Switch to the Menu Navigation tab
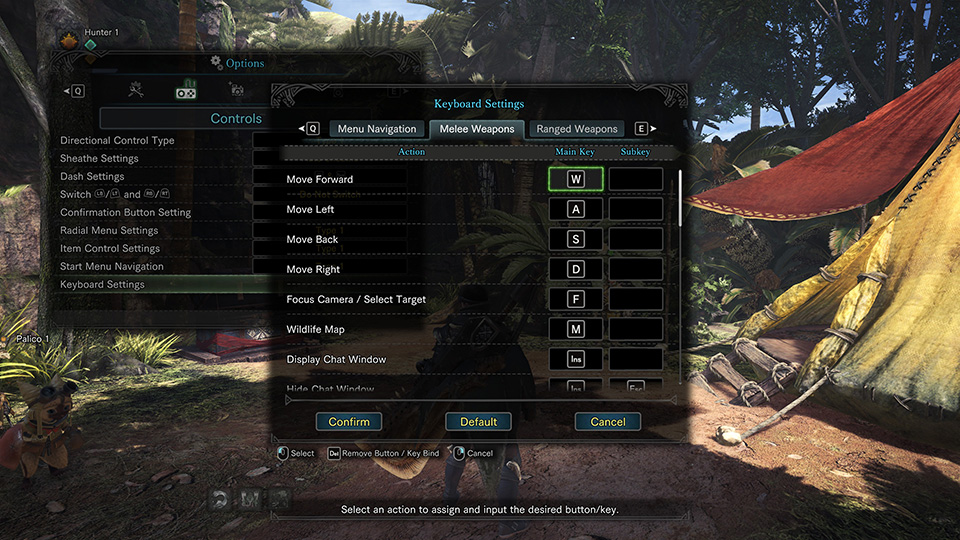Image resolution: width=960 pixels, height=540 pixels. coord(376,129)
